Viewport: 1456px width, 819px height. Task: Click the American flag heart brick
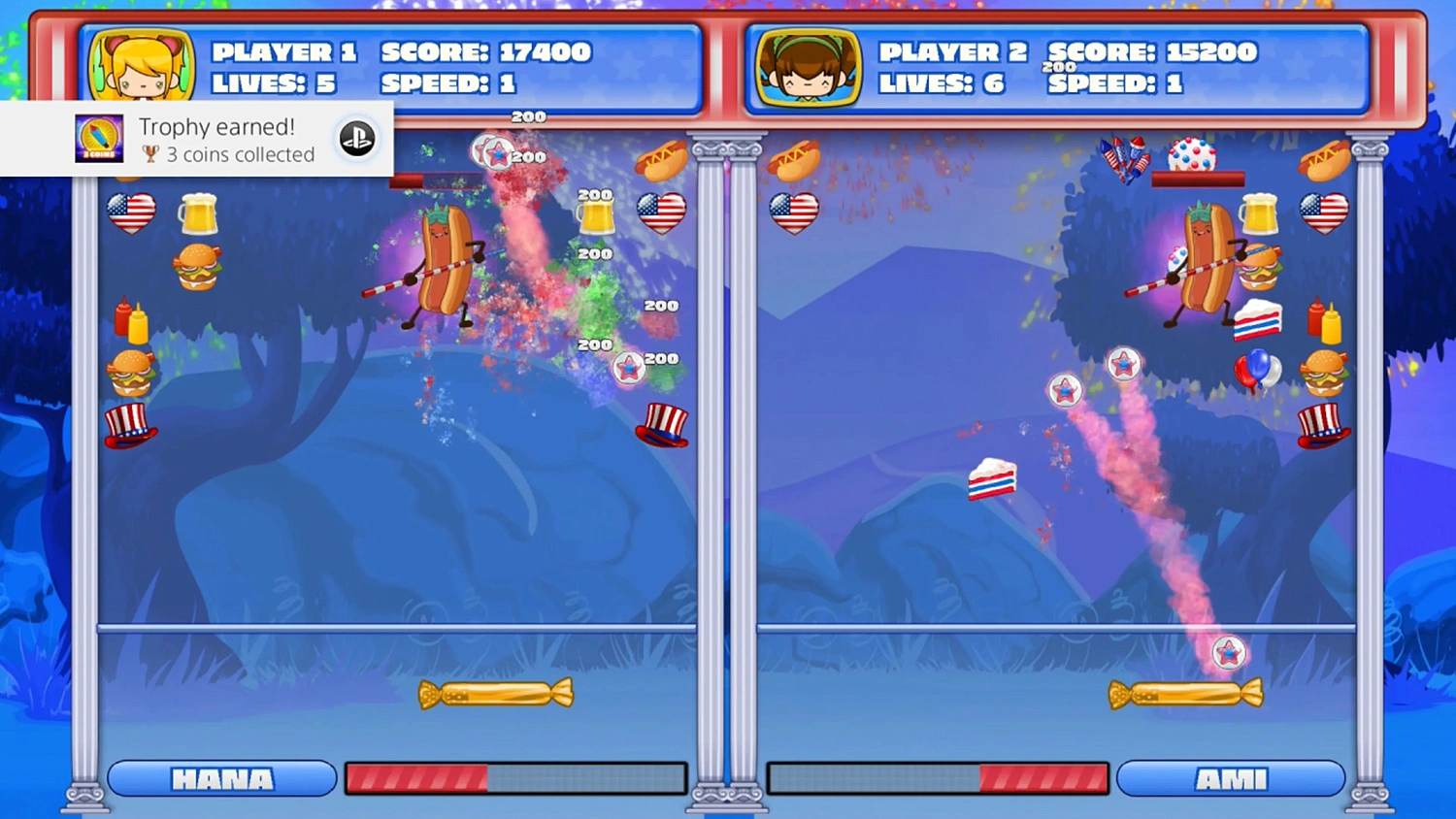(x=131, y=213)
